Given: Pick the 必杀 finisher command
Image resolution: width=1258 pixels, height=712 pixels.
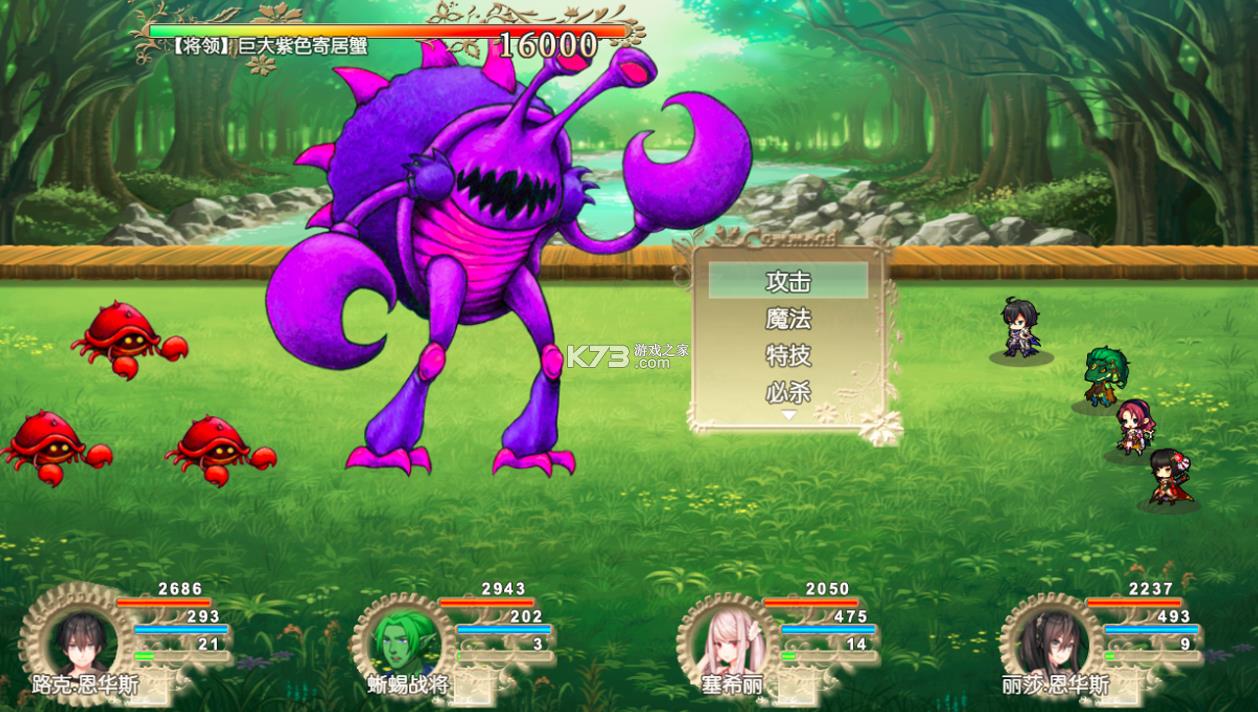Looking at the screenshot, I should click(x=788, y=392).
